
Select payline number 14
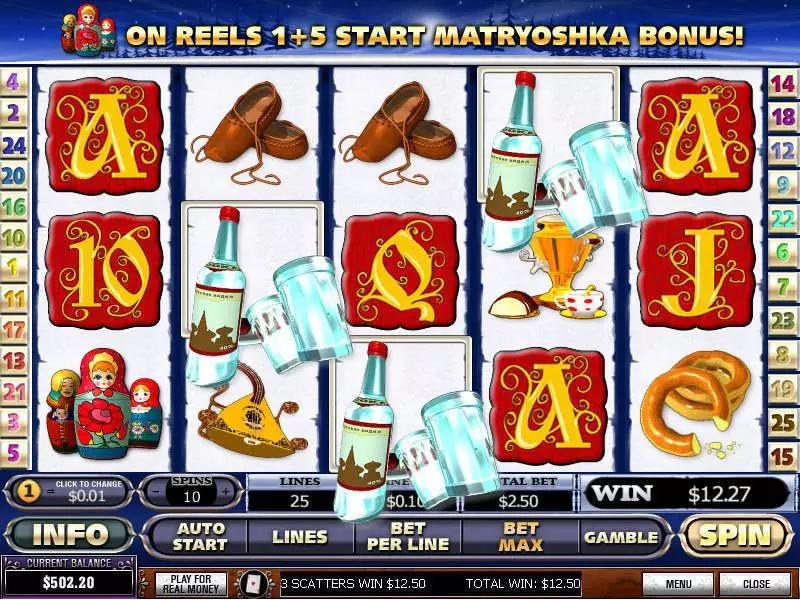coord(783,83)
